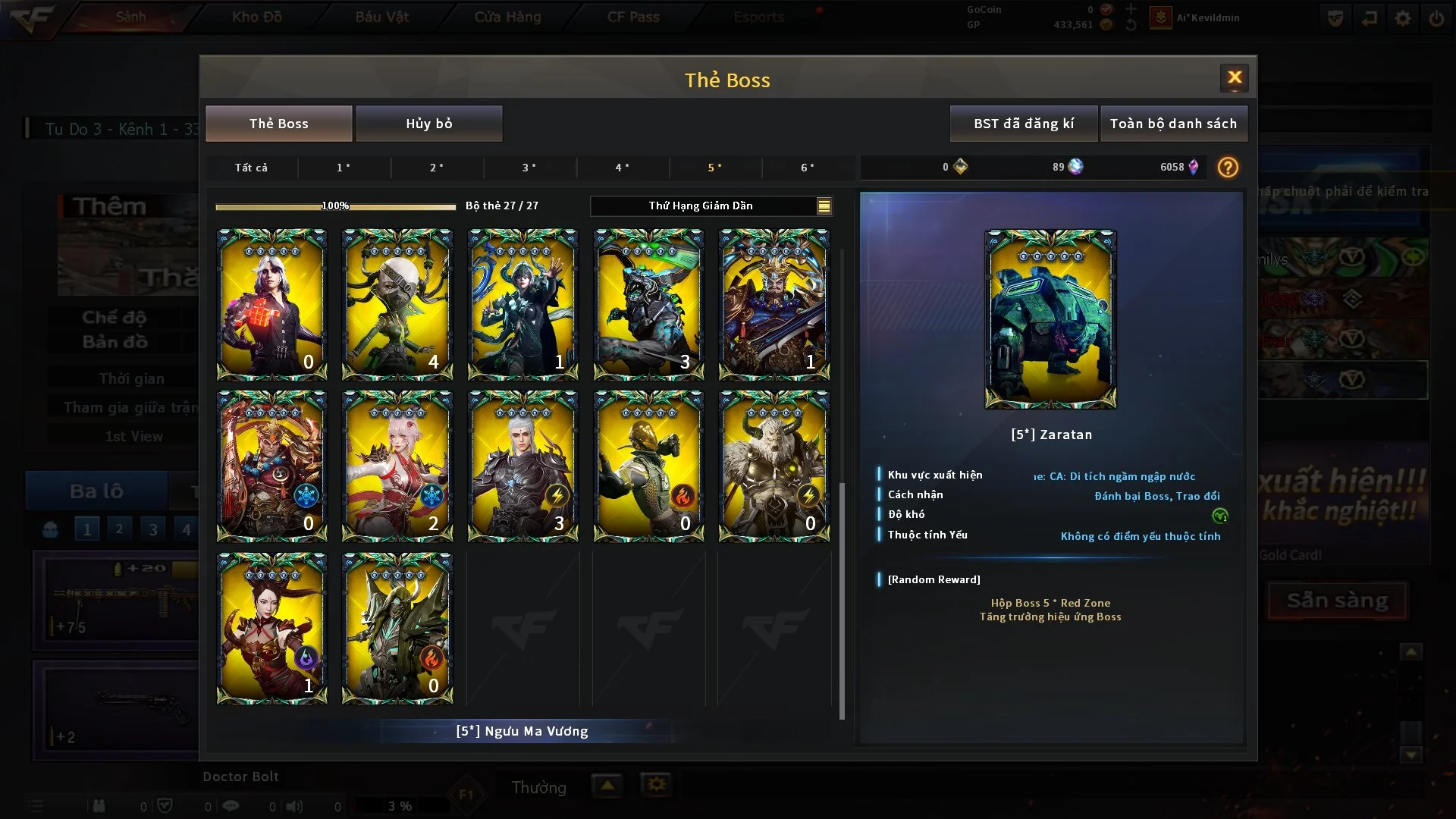Image resolution: width=1456 pixels, height=819 pixels.
Task: Click the question mark help icon
Action: [x=1227, y=168]
